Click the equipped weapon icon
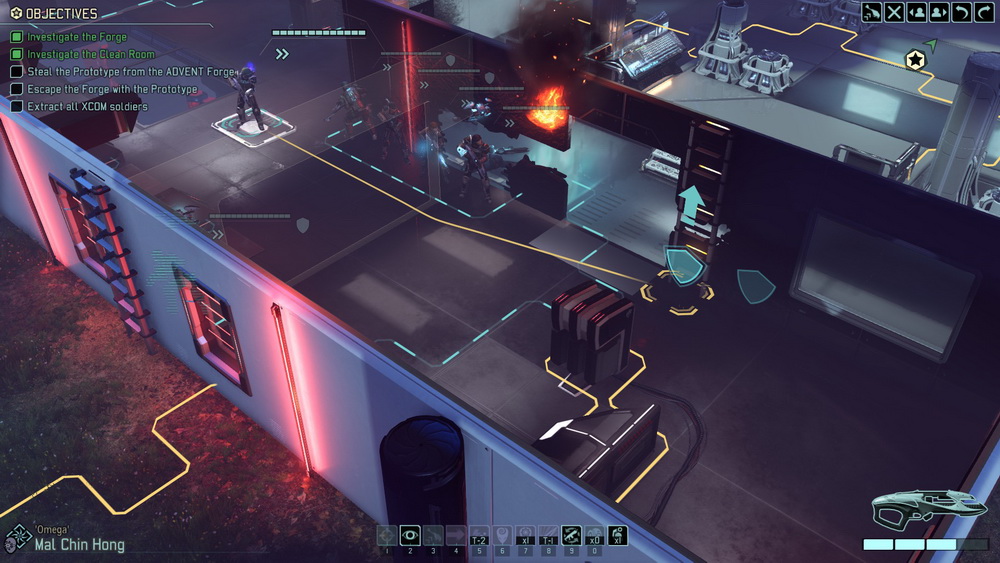1000x563 pixels. click(915, 508)
